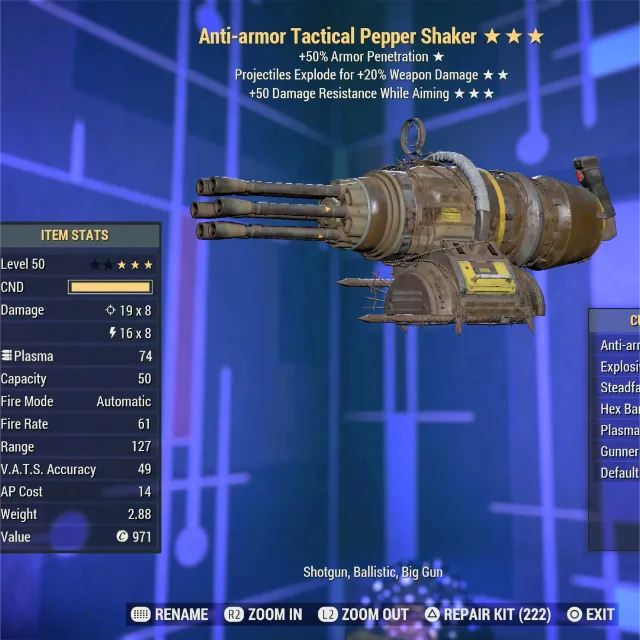640x640 pixels.
Task: Click the Rename option
Action: 170,614
